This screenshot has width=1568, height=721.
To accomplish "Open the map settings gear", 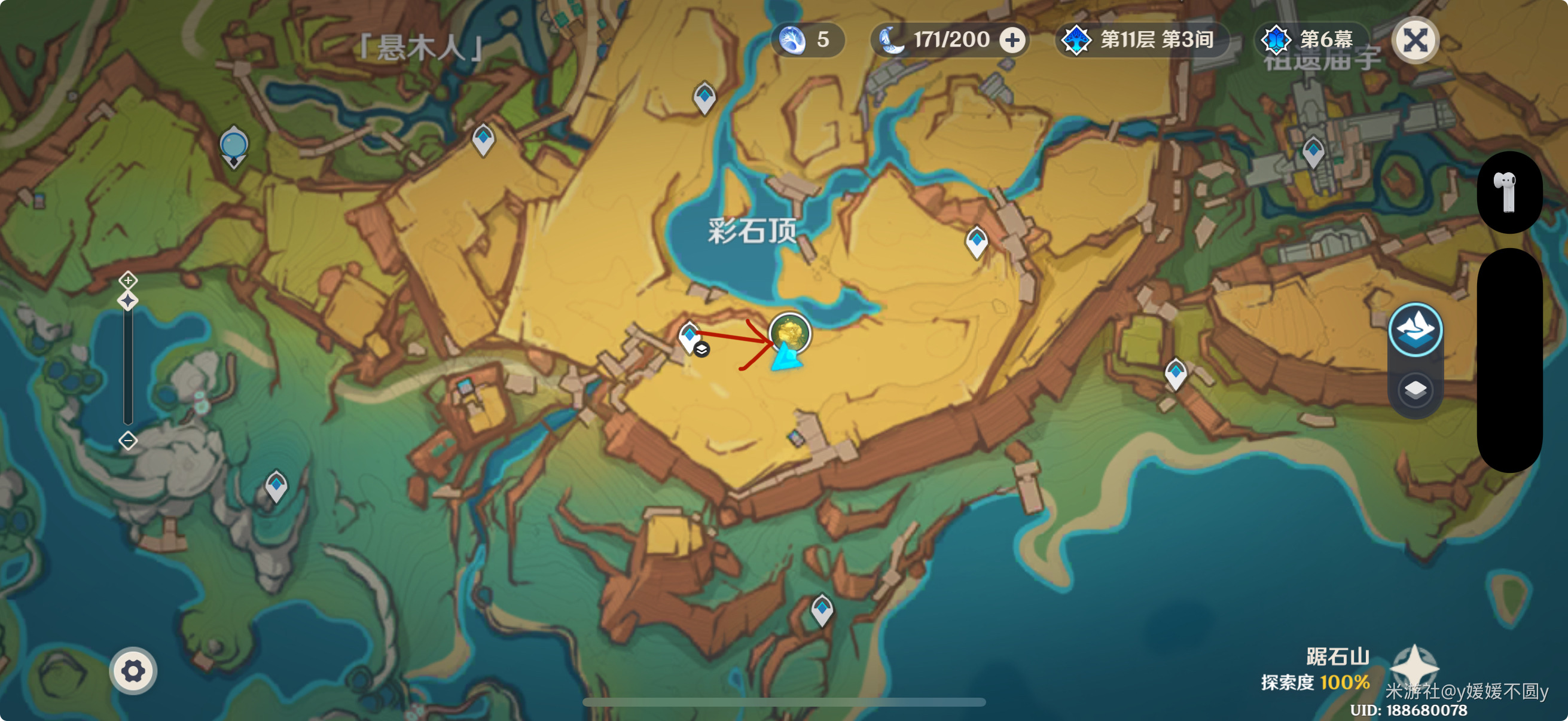I will pyautogui.click(x=133, y=671).
